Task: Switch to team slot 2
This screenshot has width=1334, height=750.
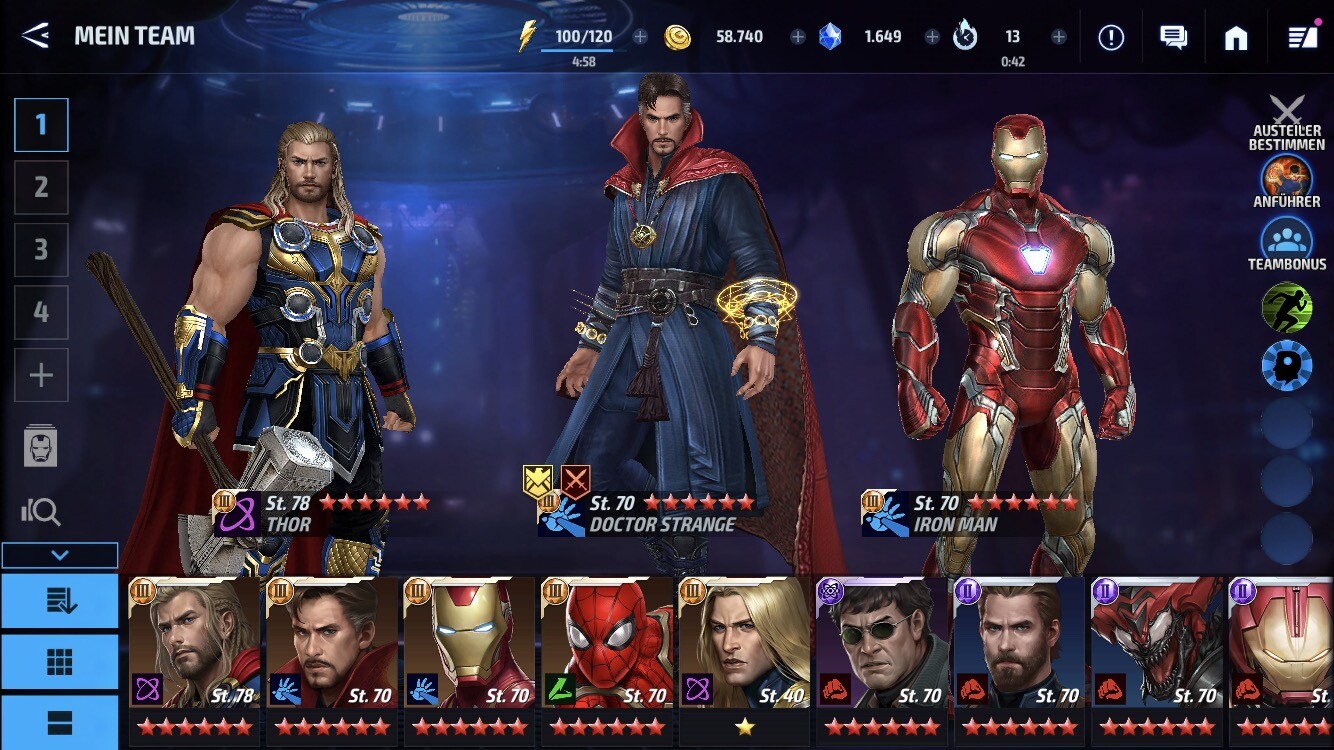Action: click(x=41, y=187)
